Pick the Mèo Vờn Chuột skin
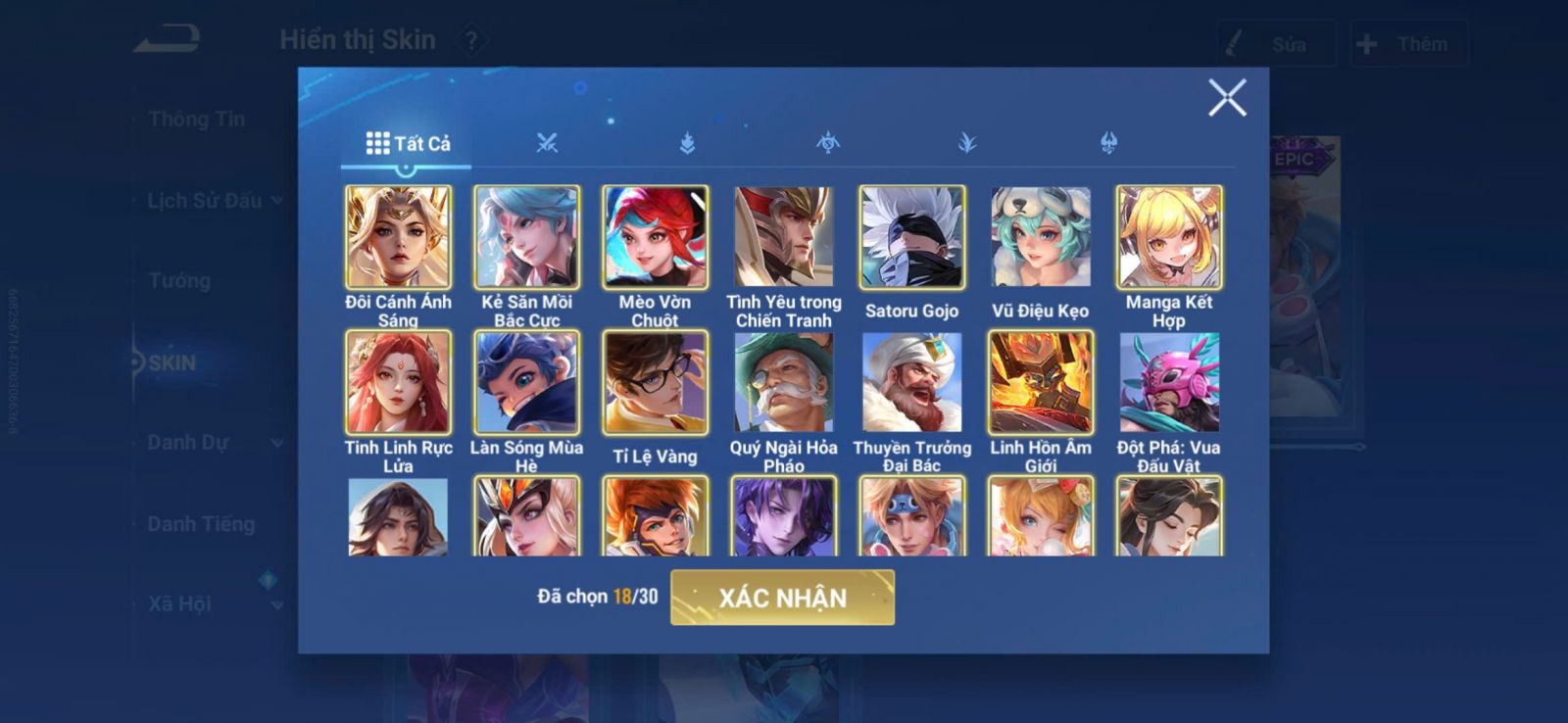The width and height of the screenshot is (1568, 723). coord(655,237)
